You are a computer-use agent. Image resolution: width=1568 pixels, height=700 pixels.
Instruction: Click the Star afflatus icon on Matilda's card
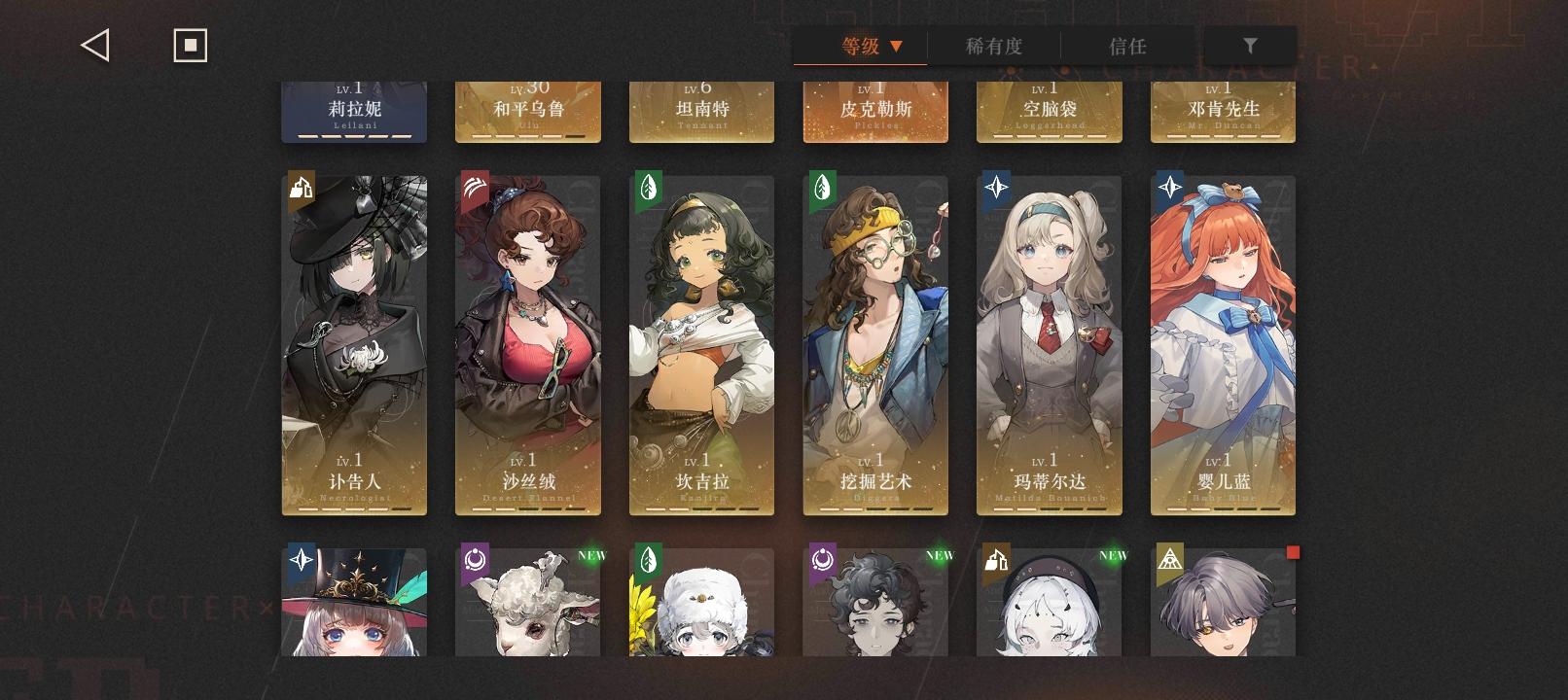(x=996, y=188)
